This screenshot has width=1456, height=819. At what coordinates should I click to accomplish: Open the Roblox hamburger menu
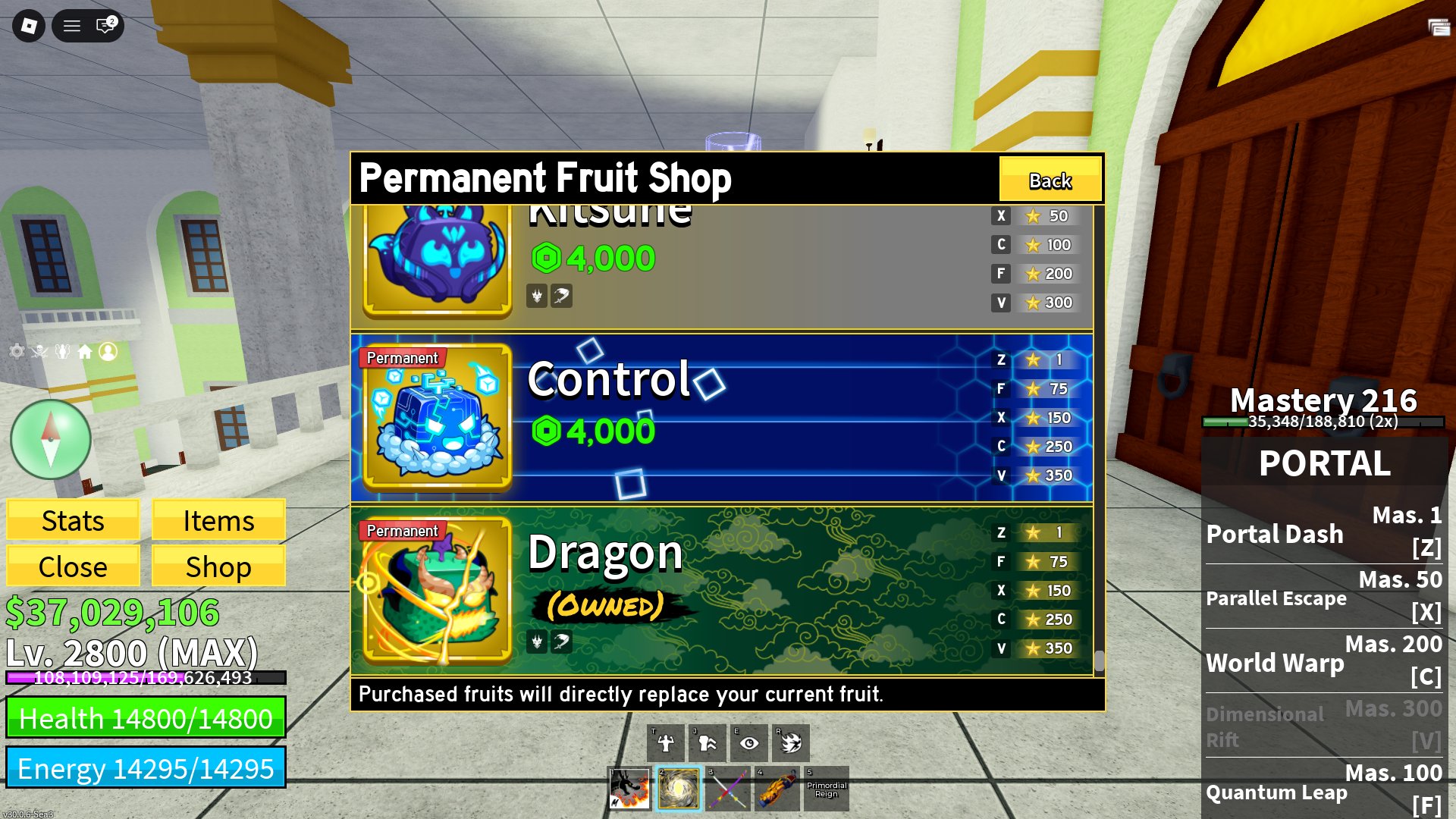(72, 26)
